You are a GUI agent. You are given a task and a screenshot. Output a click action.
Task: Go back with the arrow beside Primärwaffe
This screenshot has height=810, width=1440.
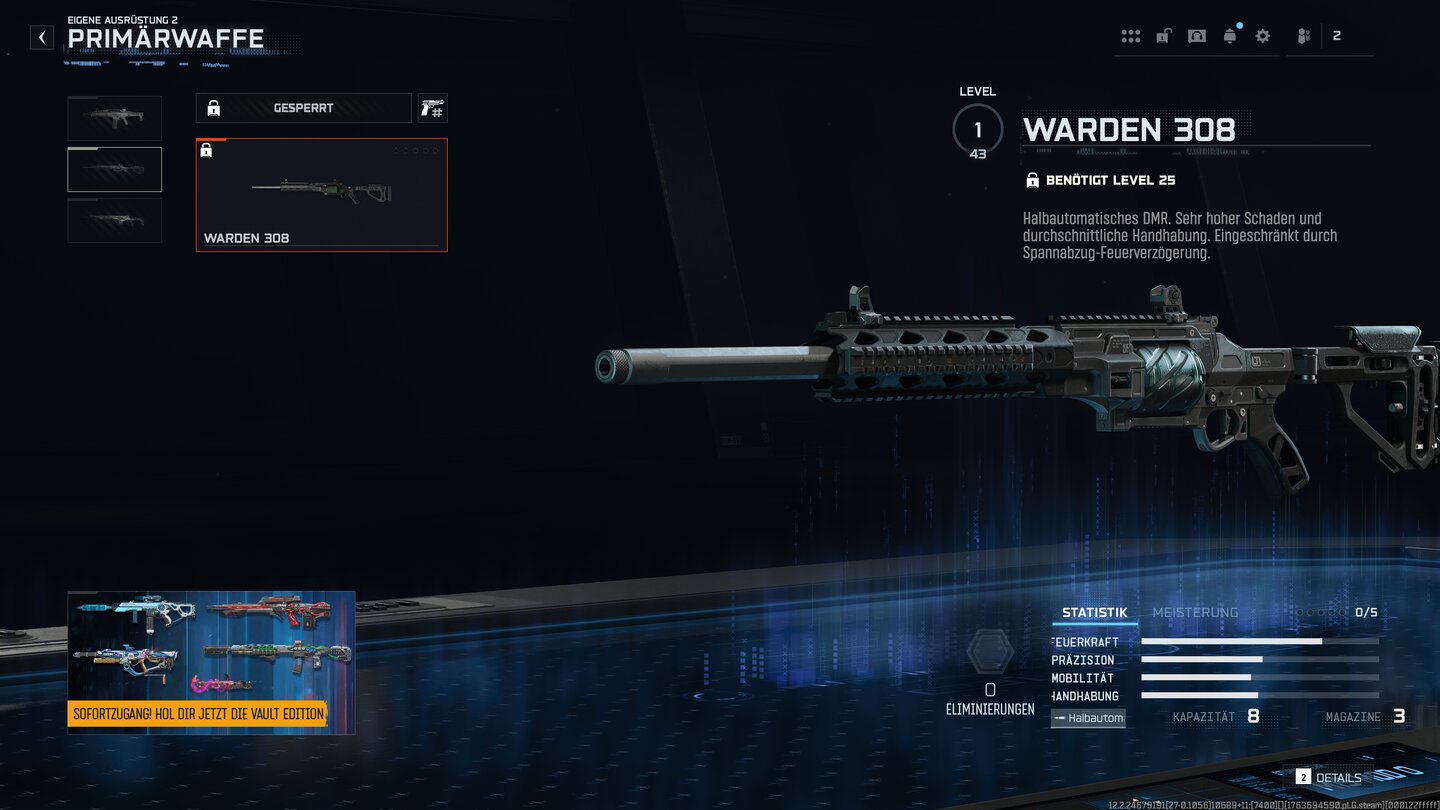coord(42,38)
